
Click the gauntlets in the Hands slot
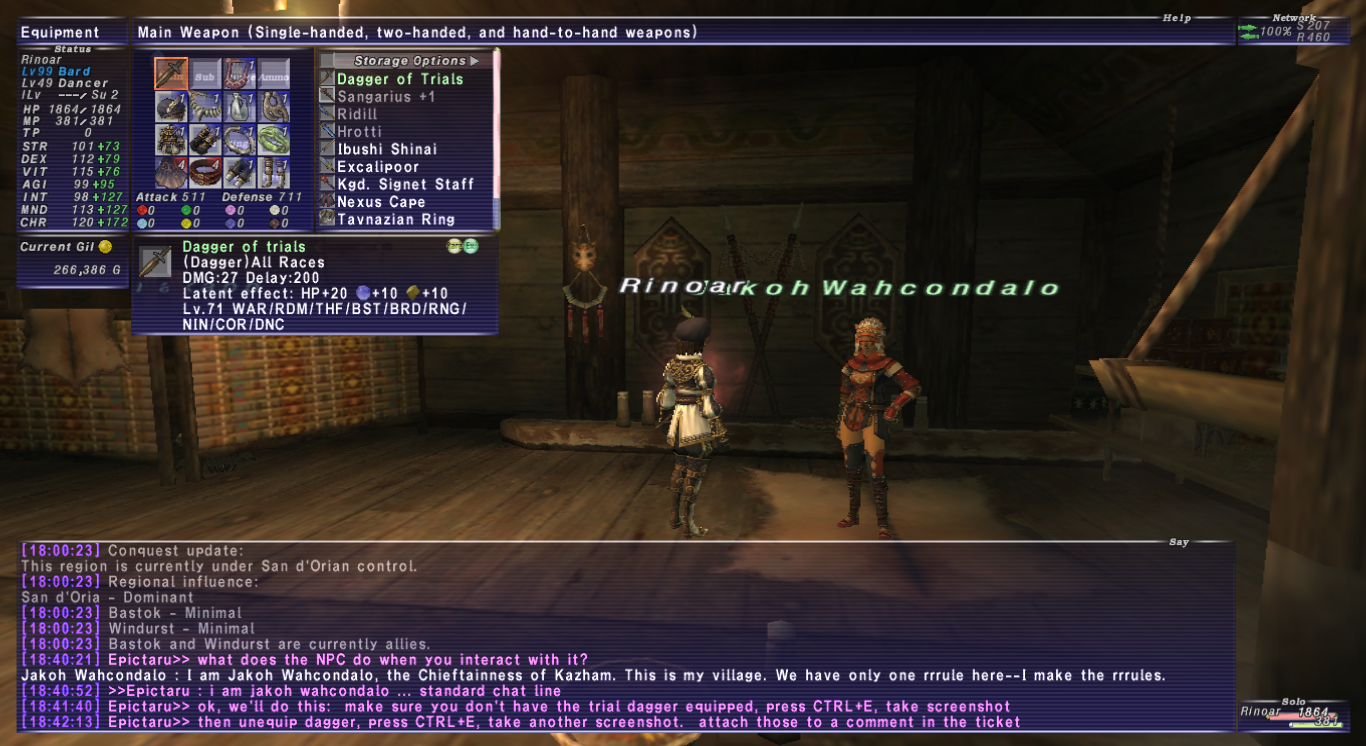(x=206, y=139)
